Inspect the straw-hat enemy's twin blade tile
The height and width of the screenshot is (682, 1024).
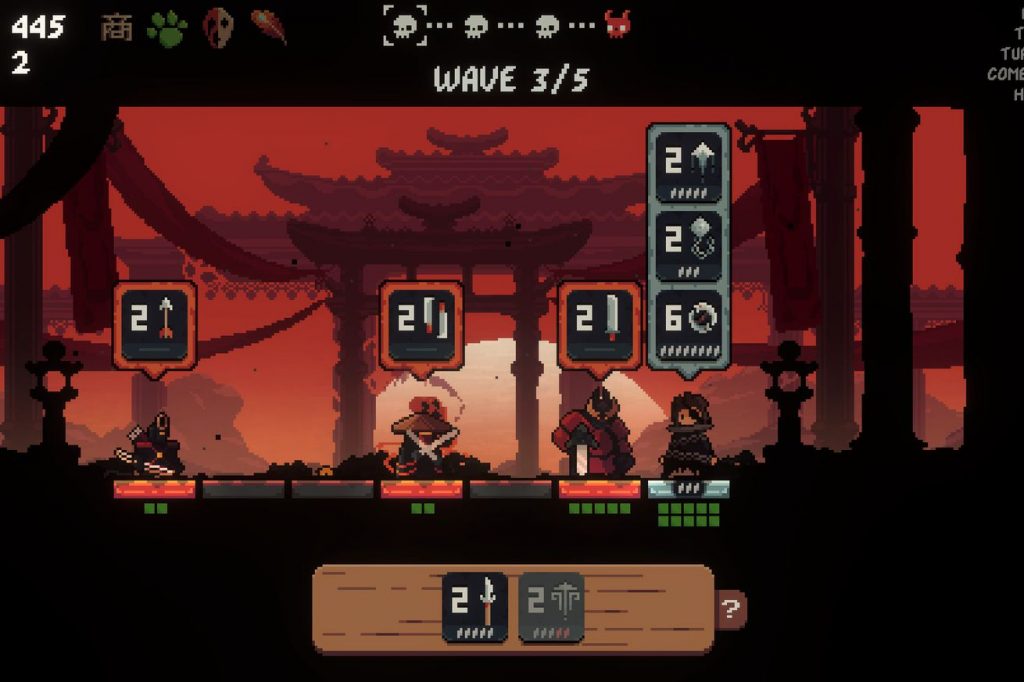421,323
